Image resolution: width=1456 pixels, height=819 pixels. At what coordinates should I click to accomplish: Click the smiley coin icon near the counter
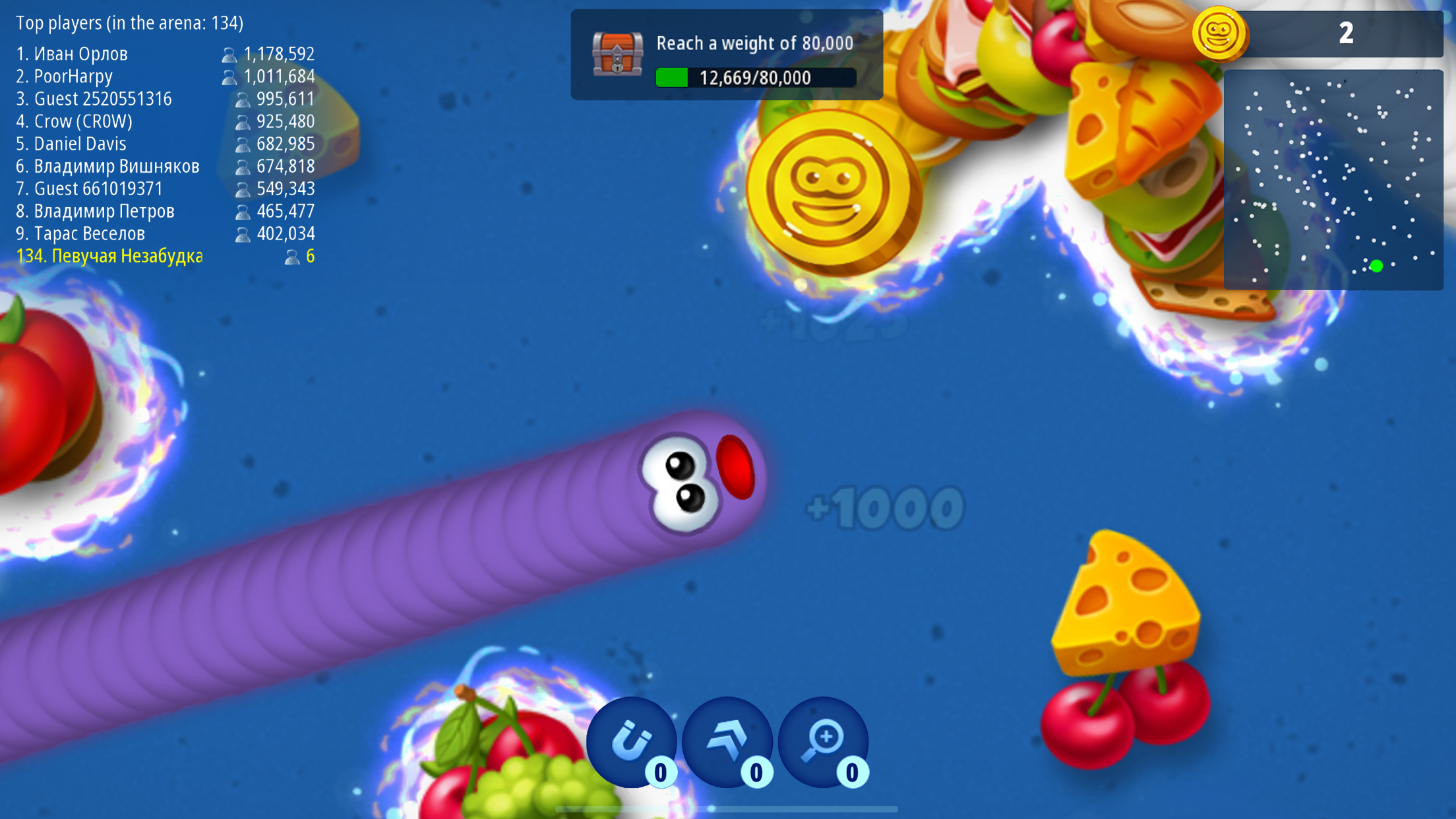point(1220,32)
